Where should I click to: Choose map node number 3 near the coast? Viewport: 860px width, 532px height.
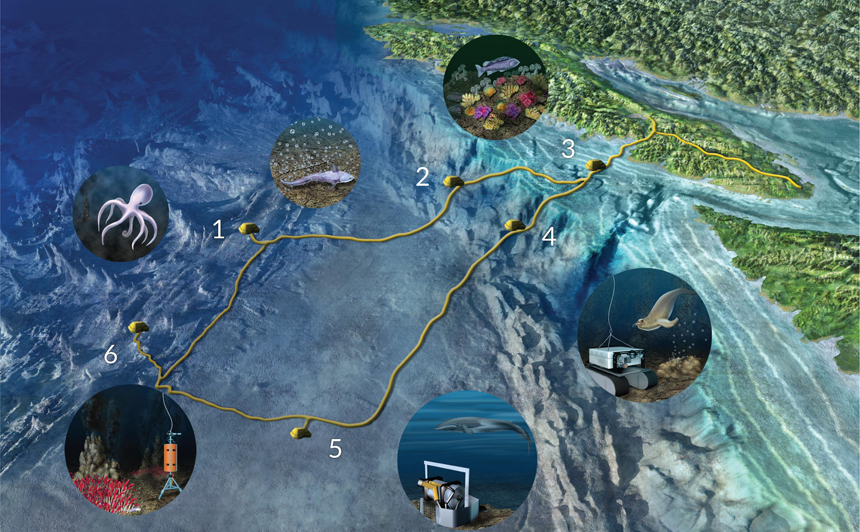tap(595, 165)
